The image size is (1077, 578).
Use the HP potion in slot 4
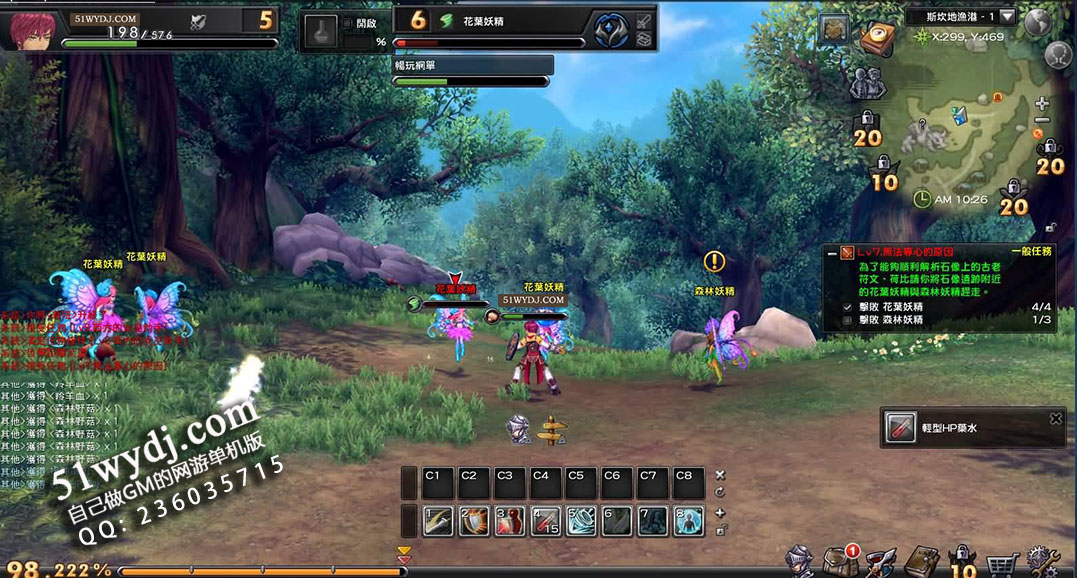tap(545, 520)
